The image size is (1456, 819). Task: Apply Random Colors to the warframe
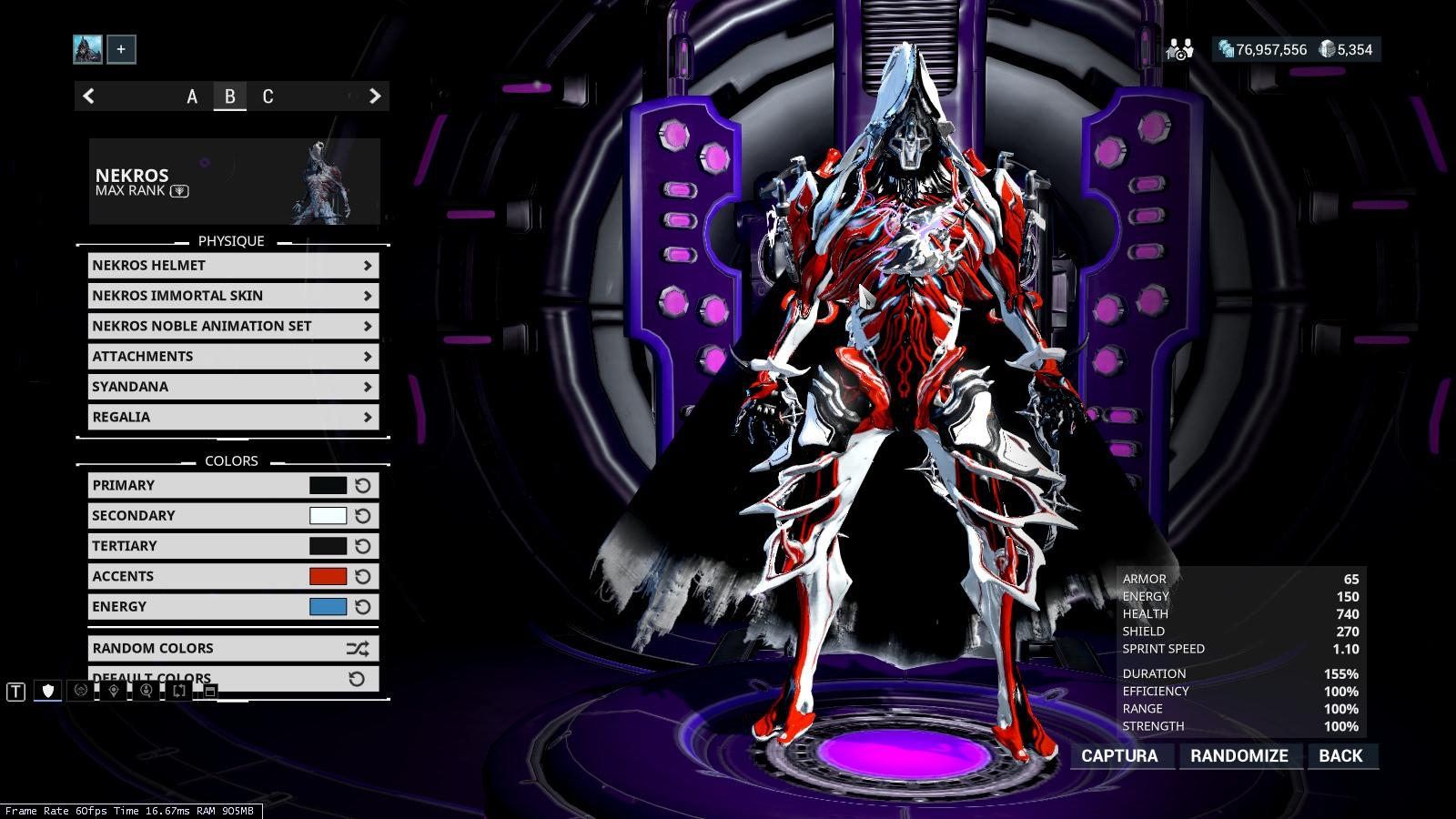pyautogui.click(x=233, y=648)
